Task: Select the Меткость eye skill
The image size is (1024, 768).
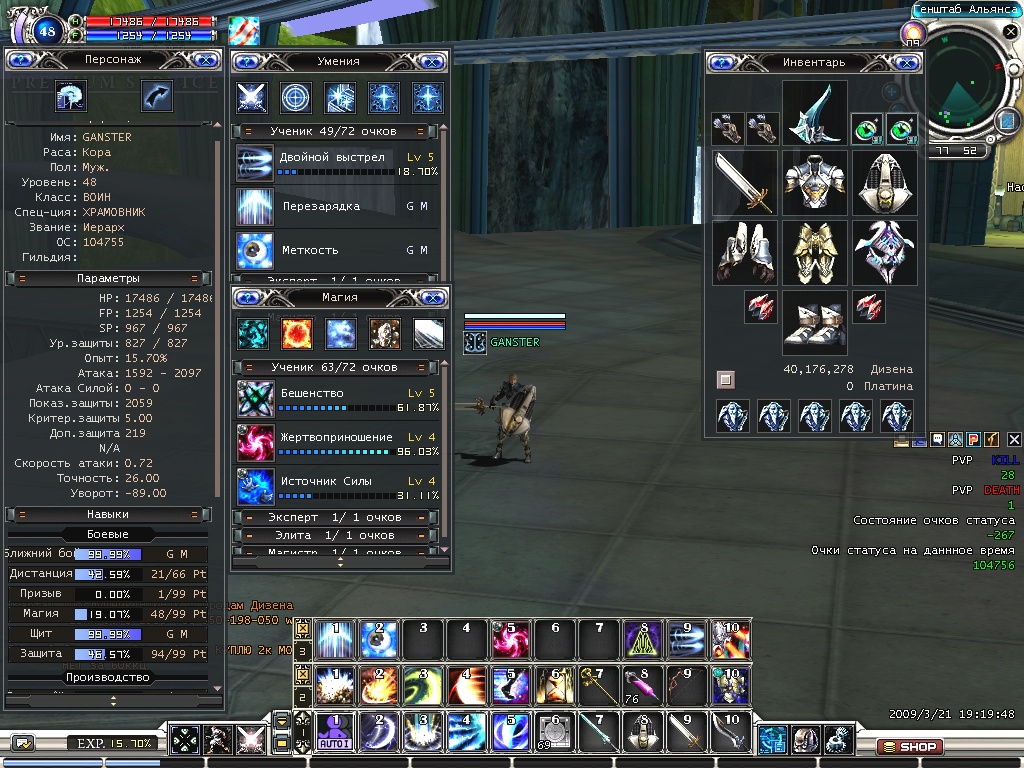Action: pyautogui.click(x=255, y=250)
